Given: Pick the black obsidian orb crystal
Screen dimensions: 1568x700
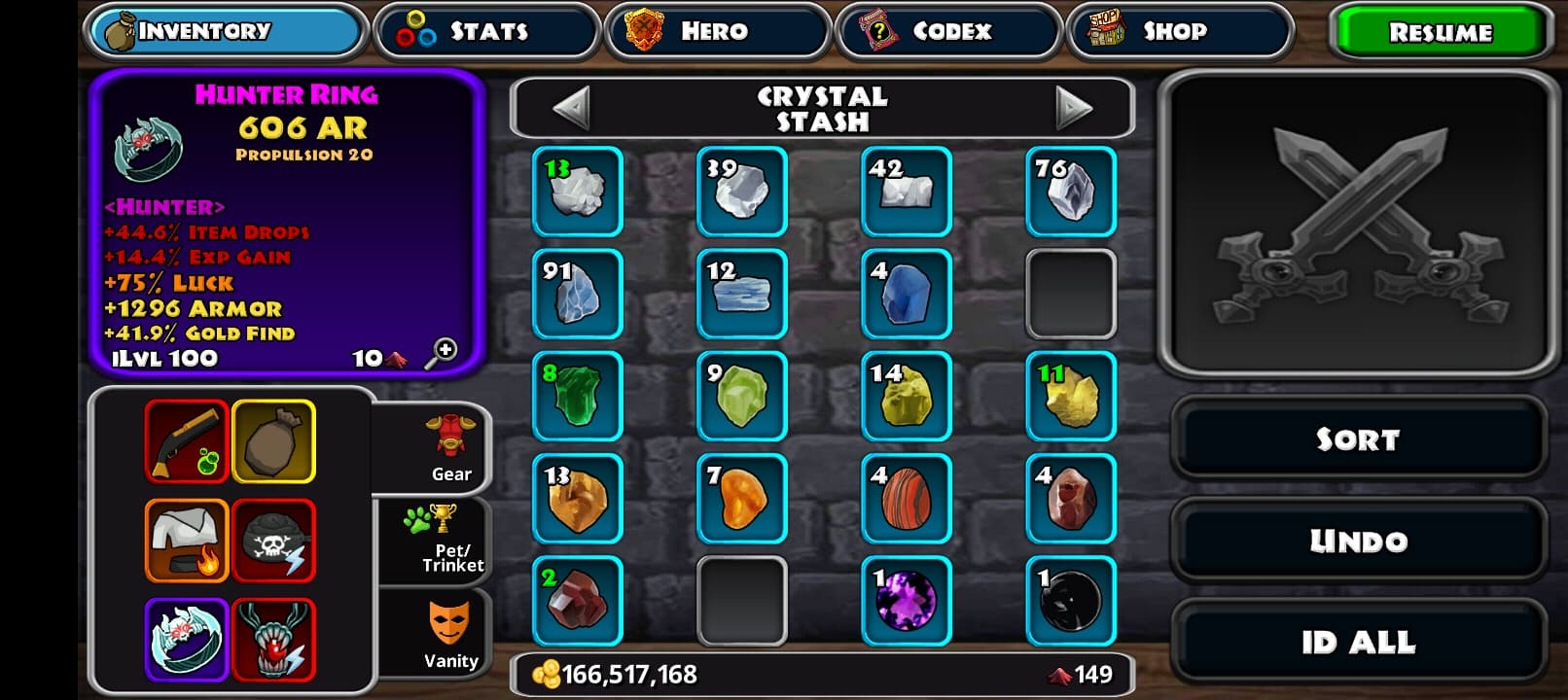Looking at the screenshot, I should (x=1071, y=601).
